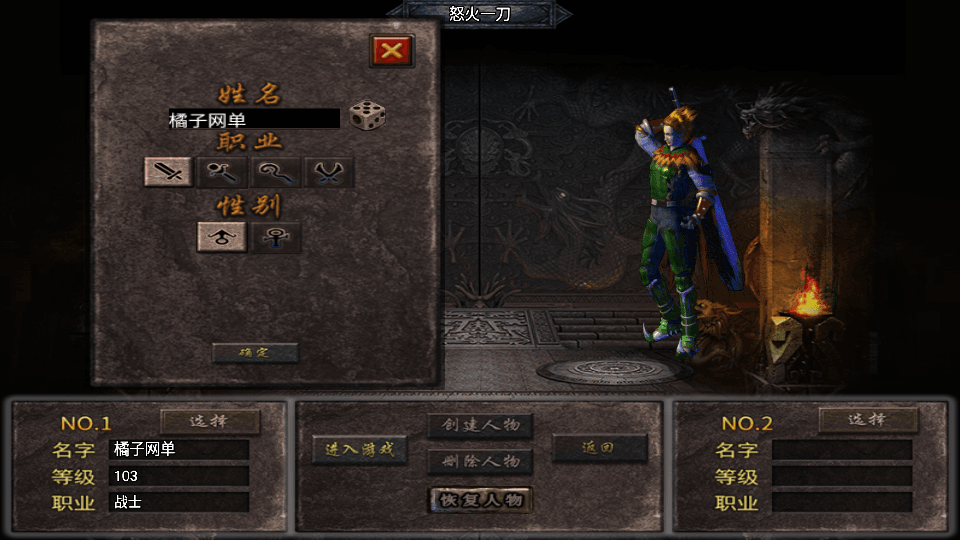Click the 恢复人物 restore character button
Viewport: 960px width, 540px height.
[x=480, y=499]
